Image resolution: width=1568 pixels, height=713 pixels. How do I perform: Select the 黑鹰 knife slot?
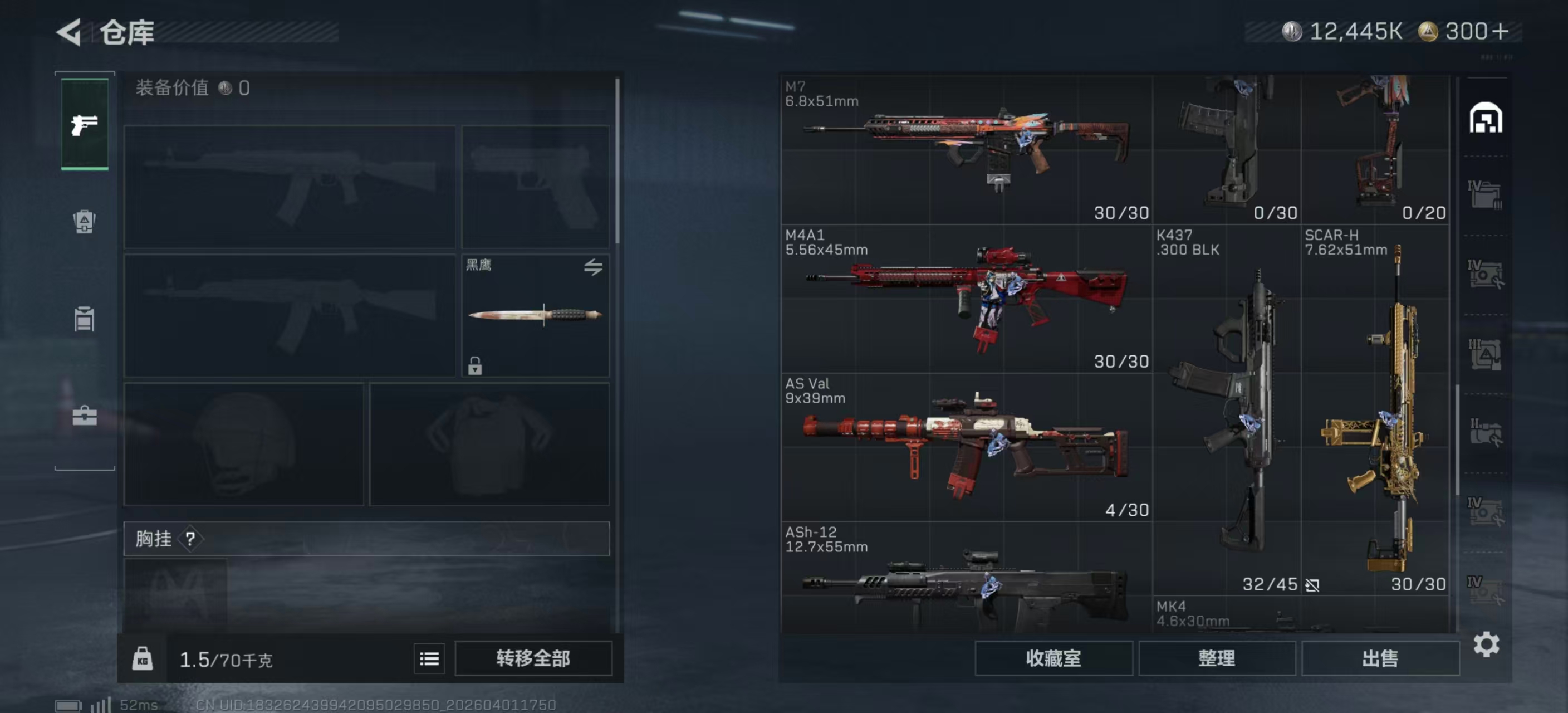(535, 315)
